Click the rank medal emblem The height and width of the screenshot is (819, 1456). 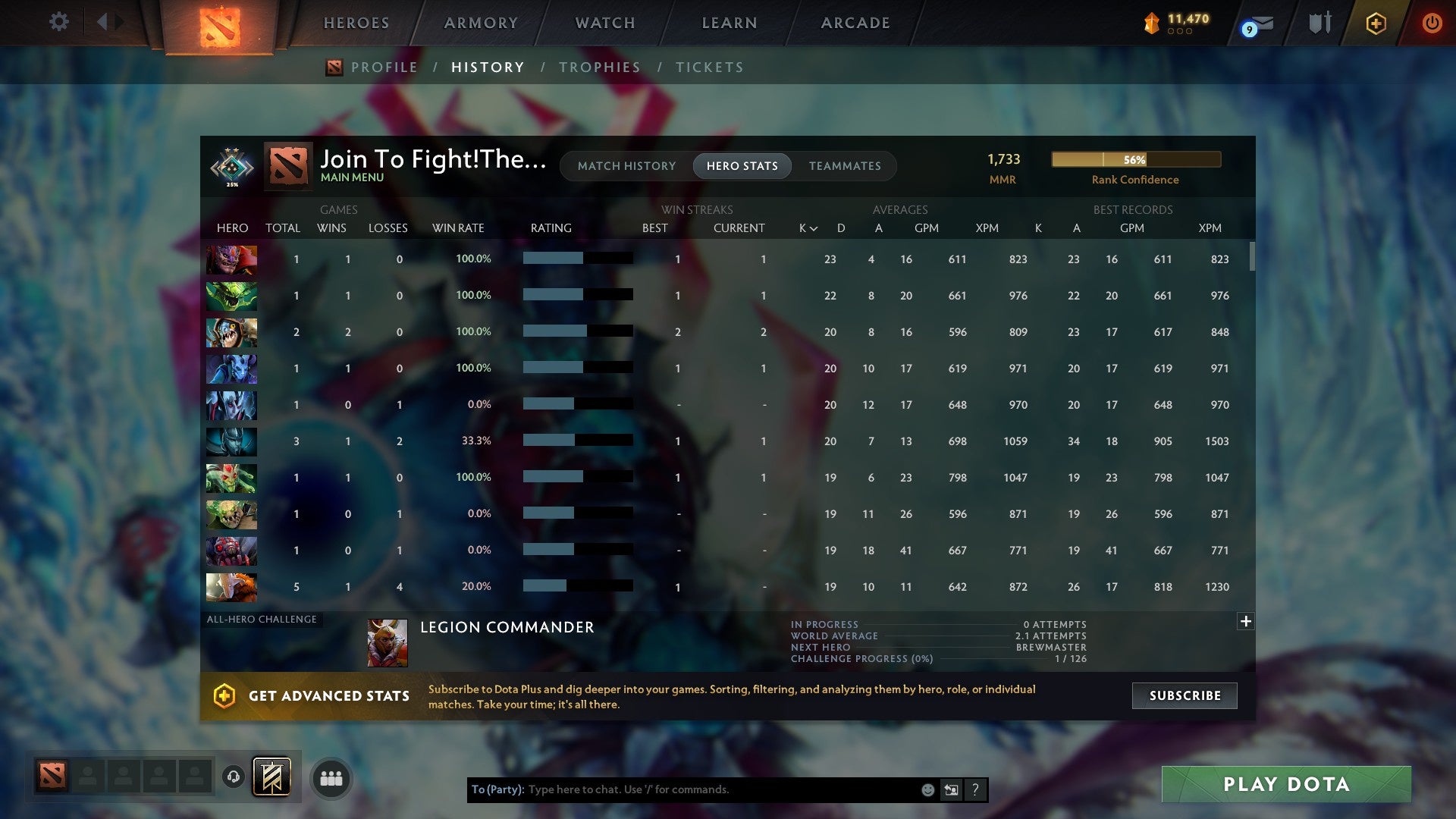pos(232,168)
